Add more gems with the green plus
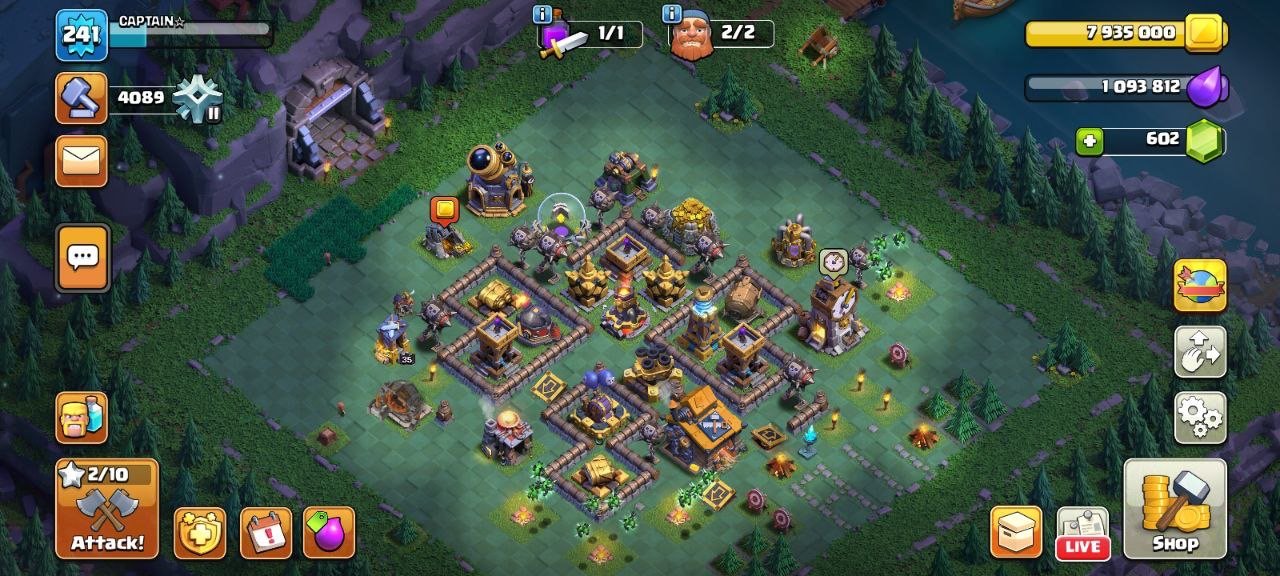 click(x=1089, y=142)
